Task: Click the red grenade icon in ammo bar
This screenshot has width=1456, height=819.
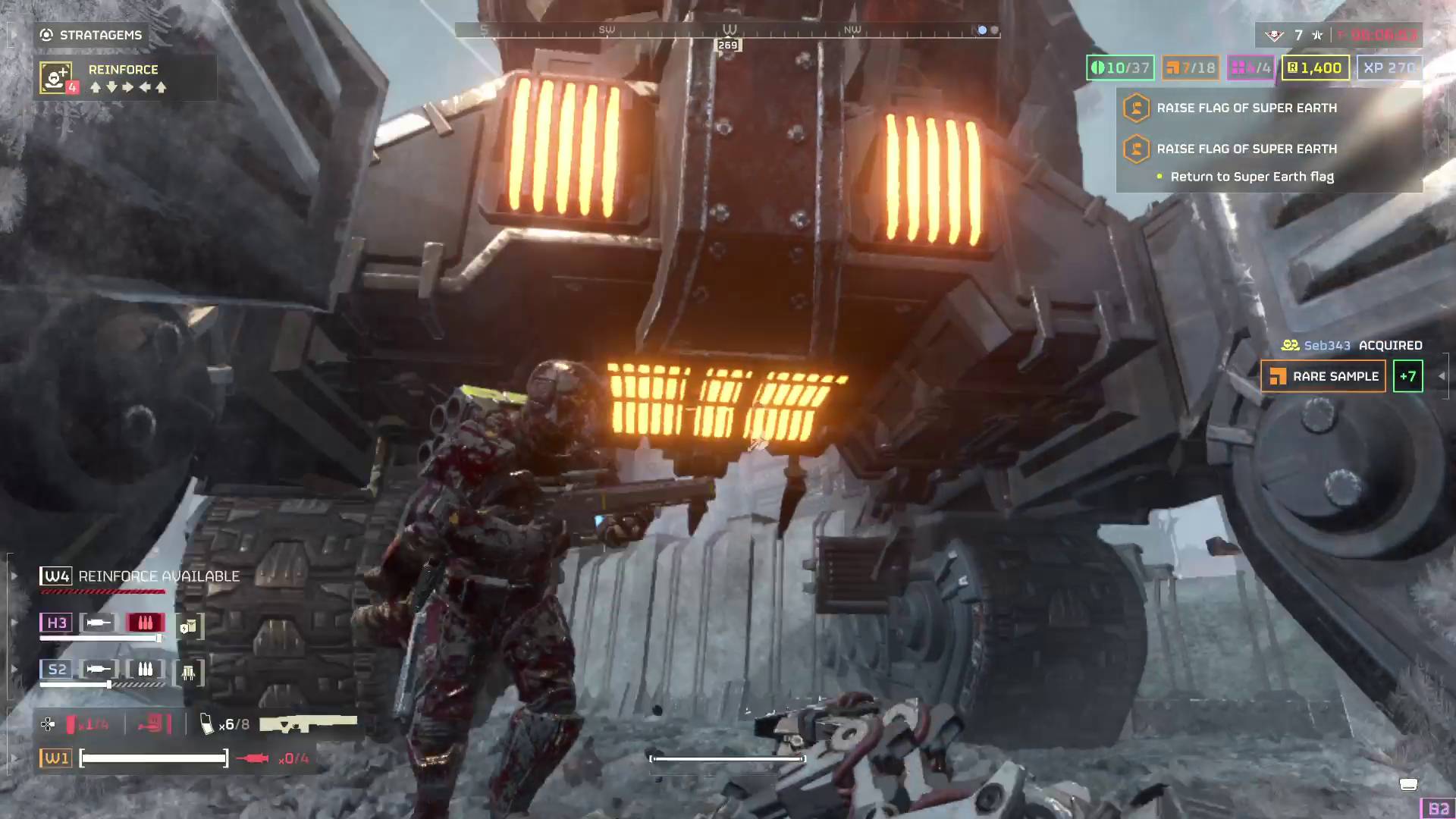Action: (71, 723)
